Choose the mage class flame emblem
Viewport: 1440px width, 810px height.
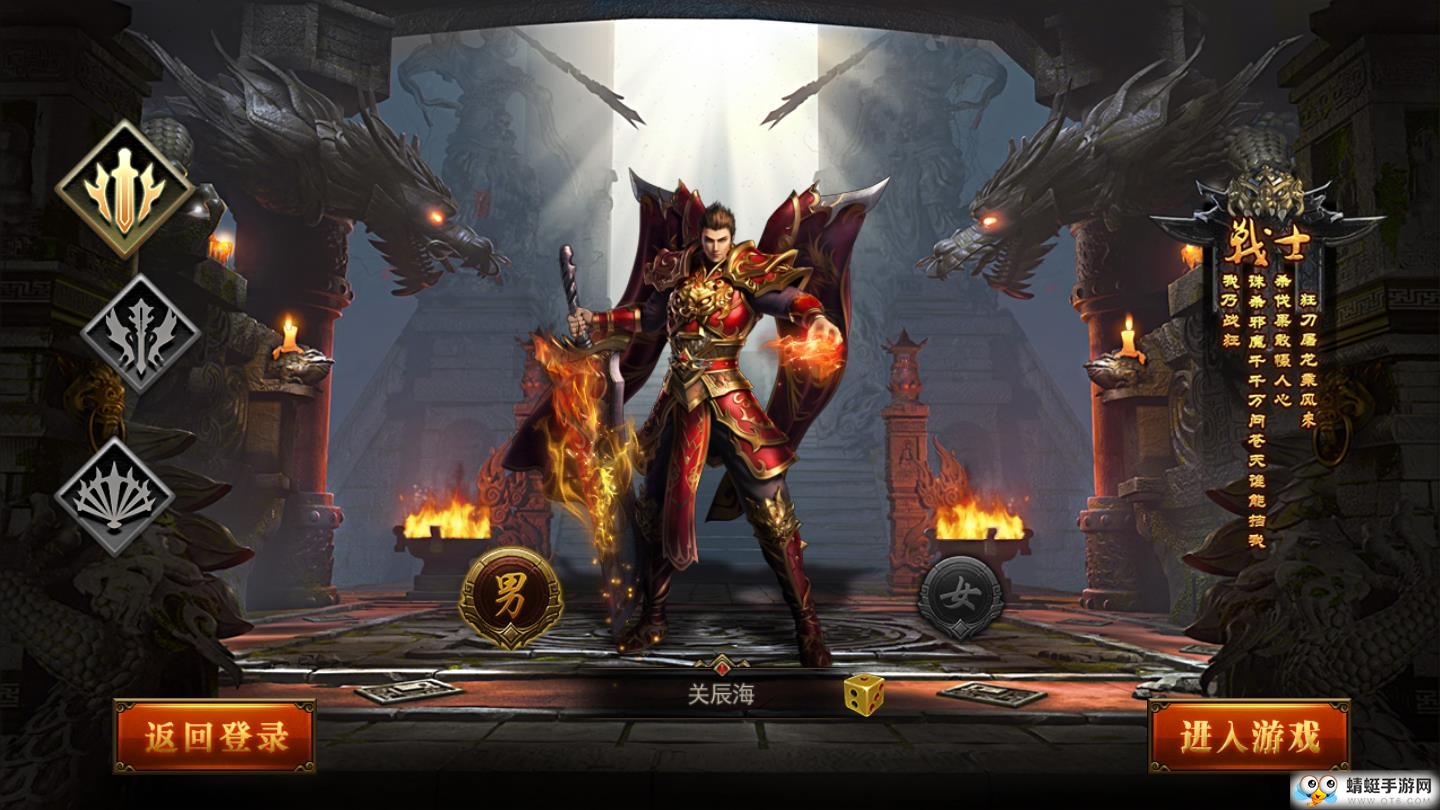pos(140,334)
